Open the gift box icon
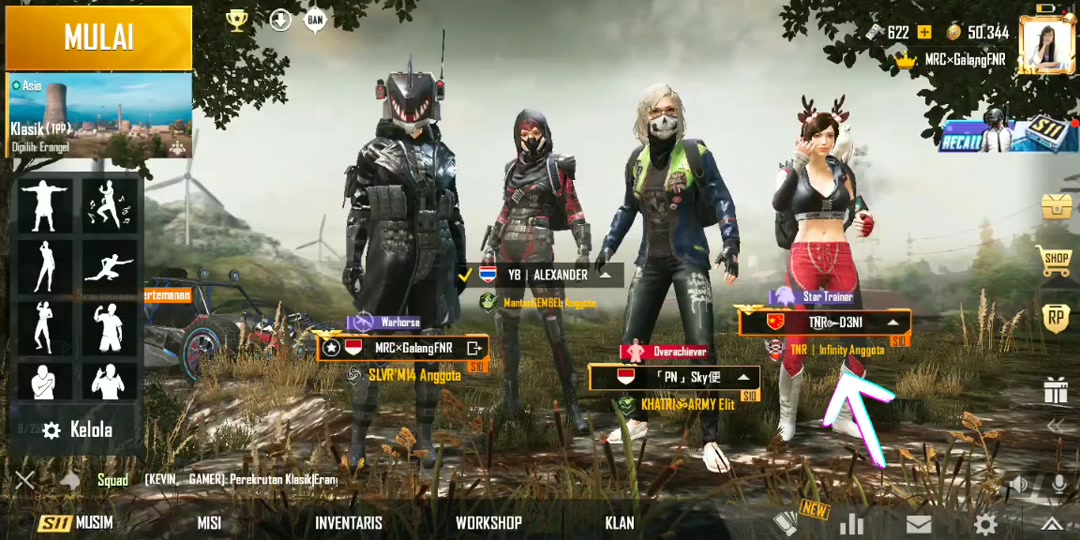 (x=1056, y=390)
